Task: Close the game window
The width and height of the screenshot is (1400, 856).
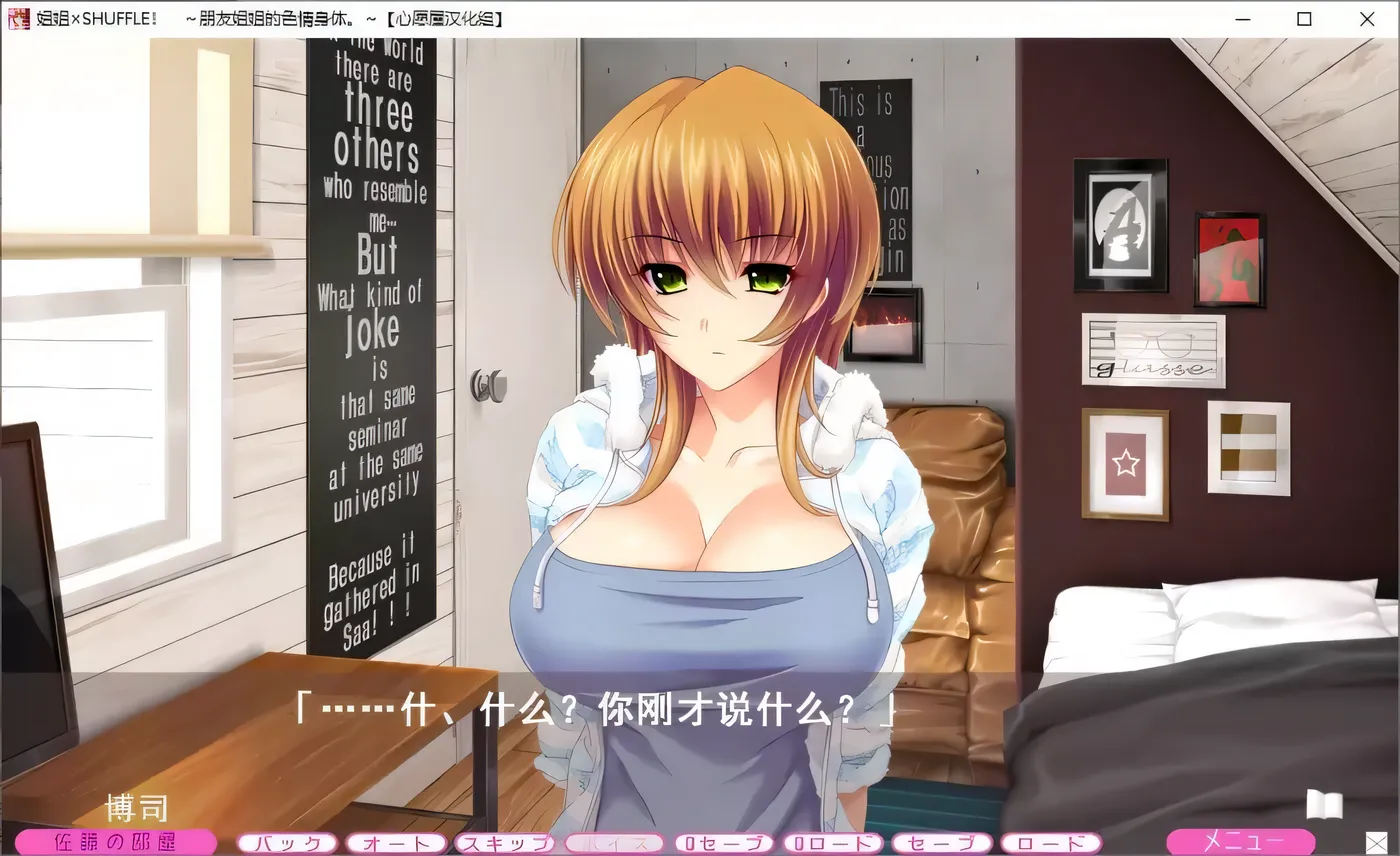Action: tap(1366, 18)
